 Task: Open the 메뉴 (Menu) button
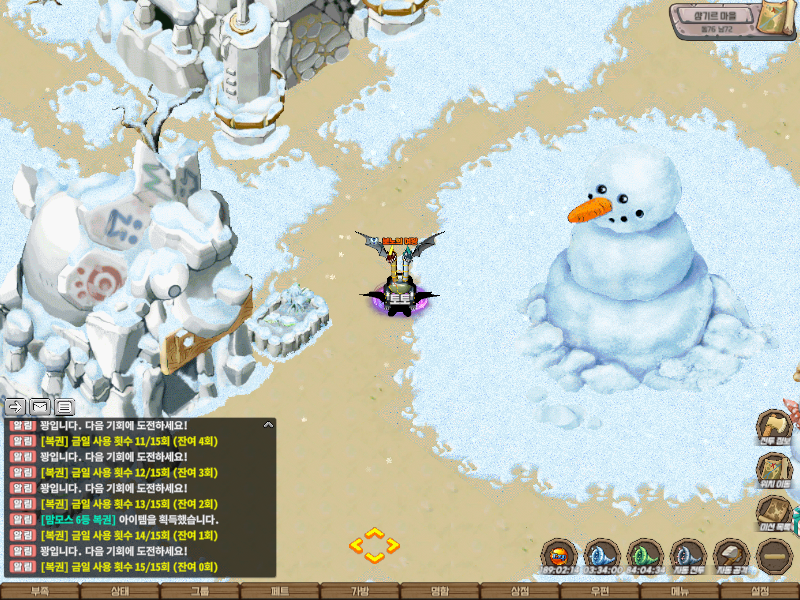[680, 591]
